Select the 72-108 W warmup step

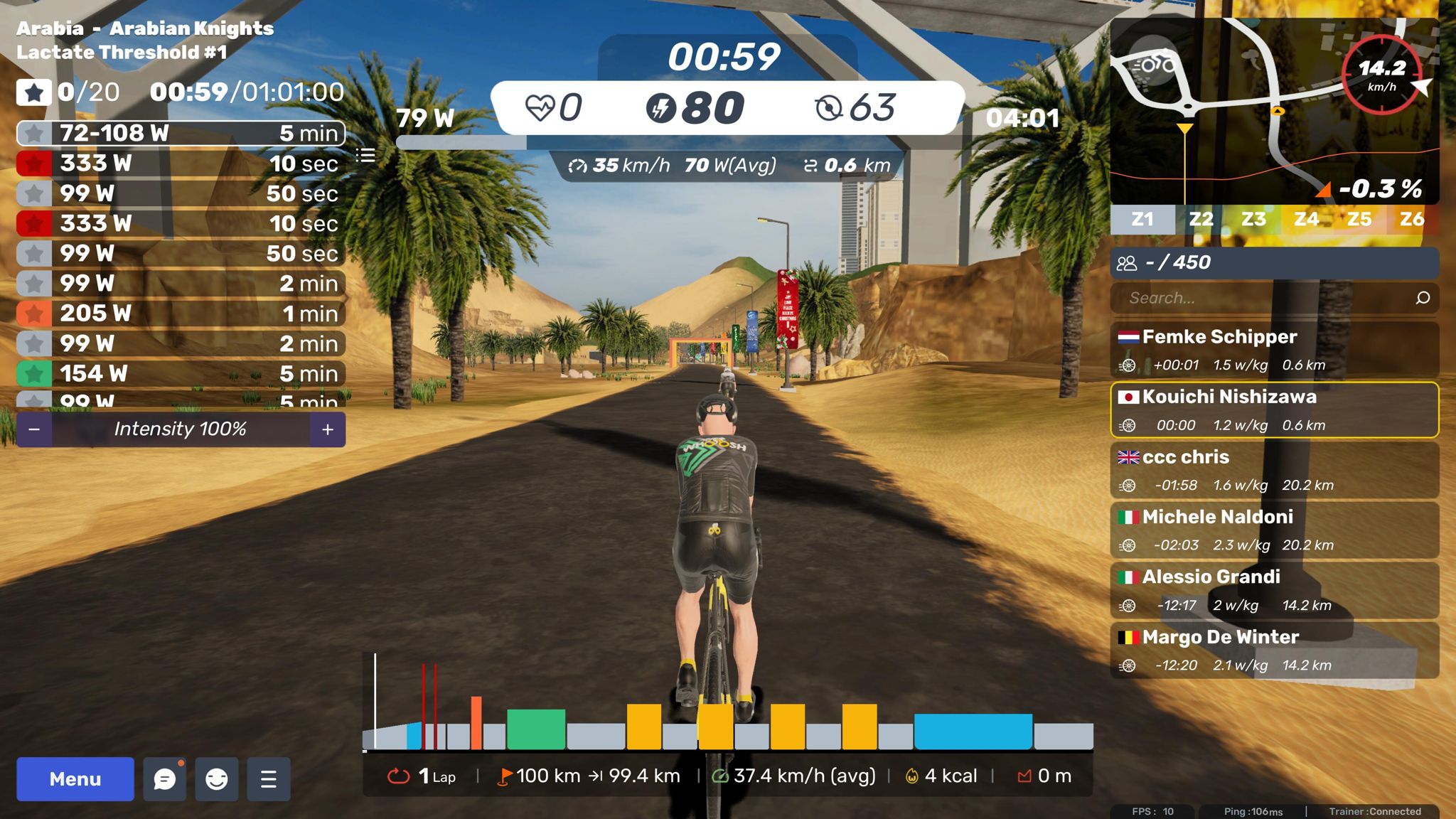[181, 133]
